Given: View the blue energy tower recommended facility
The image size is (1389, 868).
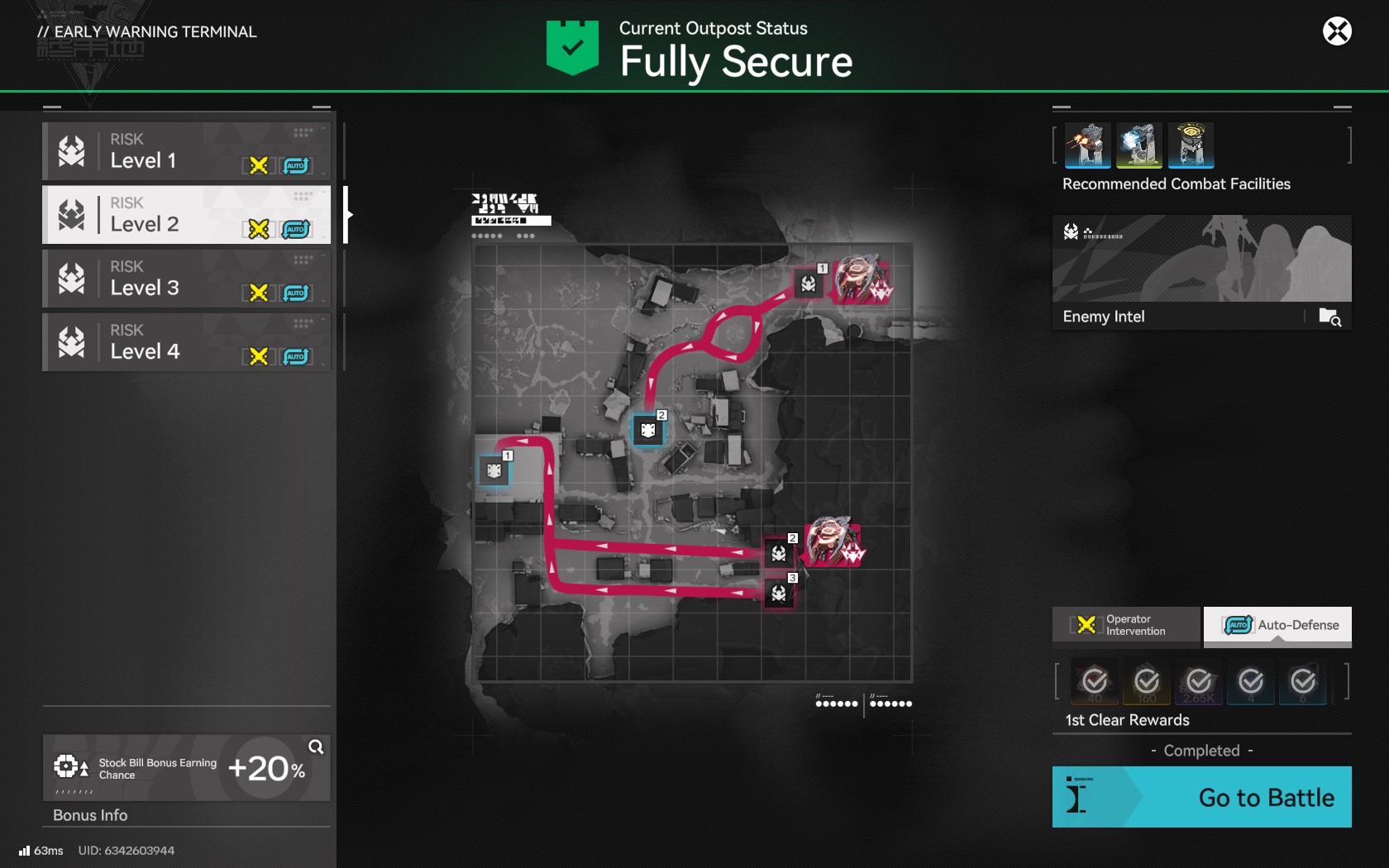Looking at the screenshot, I should (1139, 145).
